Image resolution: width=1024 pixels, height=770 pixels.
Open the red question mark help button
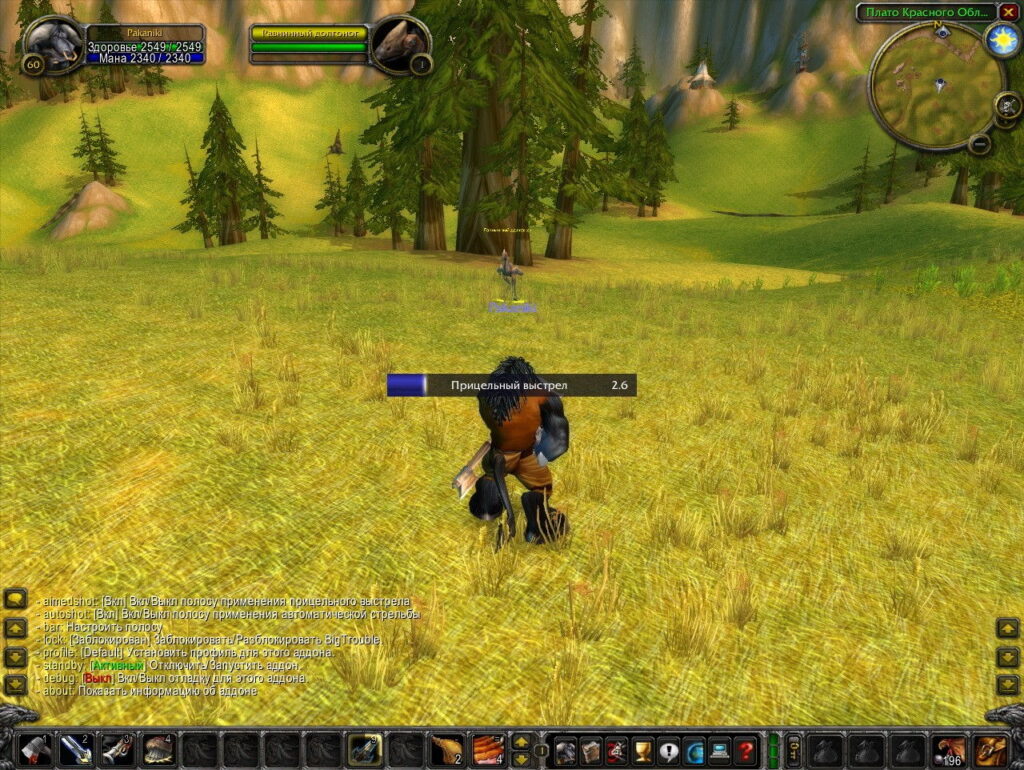745,750
